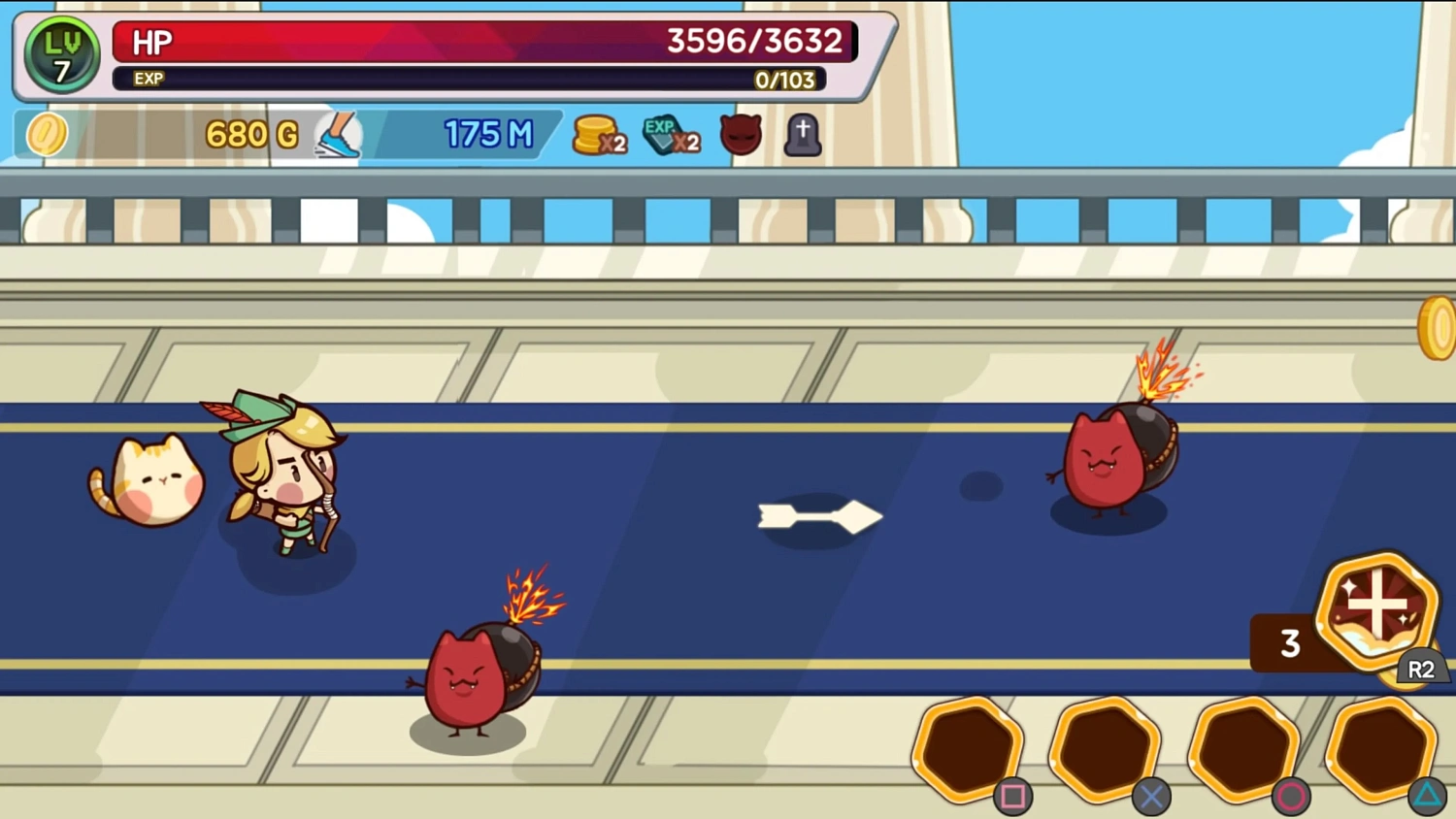Open the X-button skill slot
The height and width of the screenshot is (819, 1456).
pos(1107,749)
